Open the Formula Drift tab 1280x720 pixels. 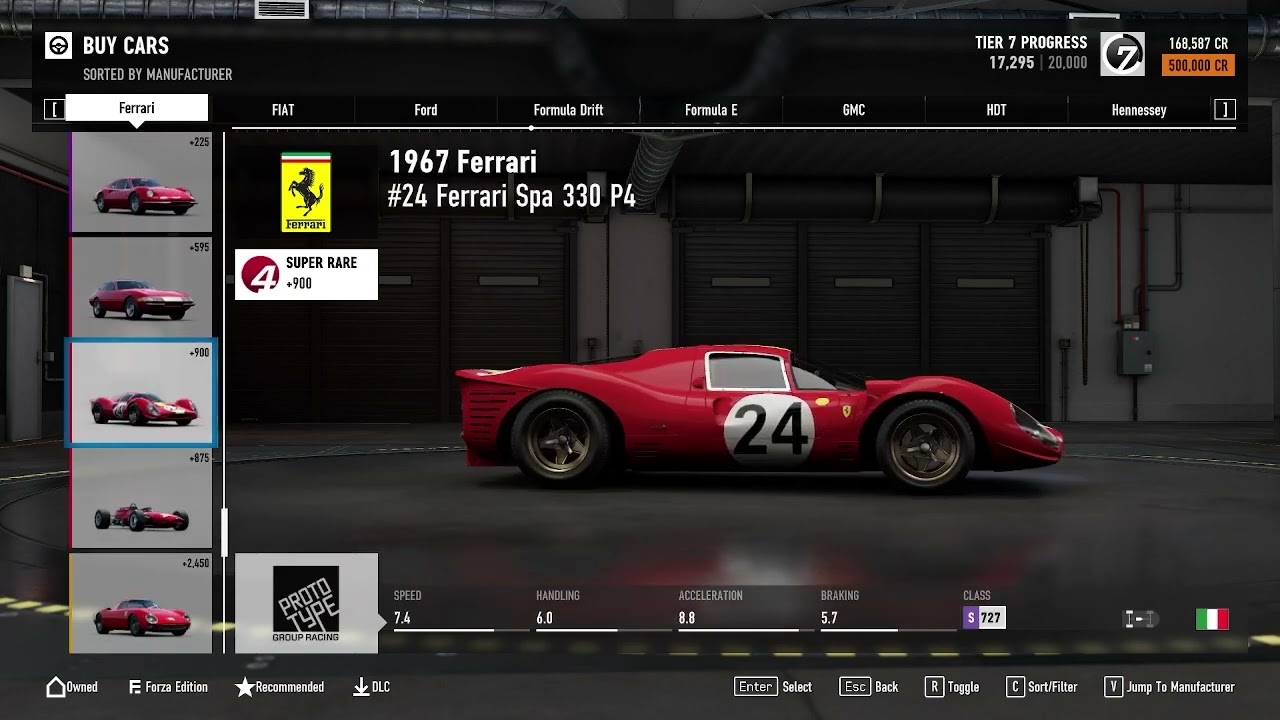pyautogui.click(x=568, y=110)
